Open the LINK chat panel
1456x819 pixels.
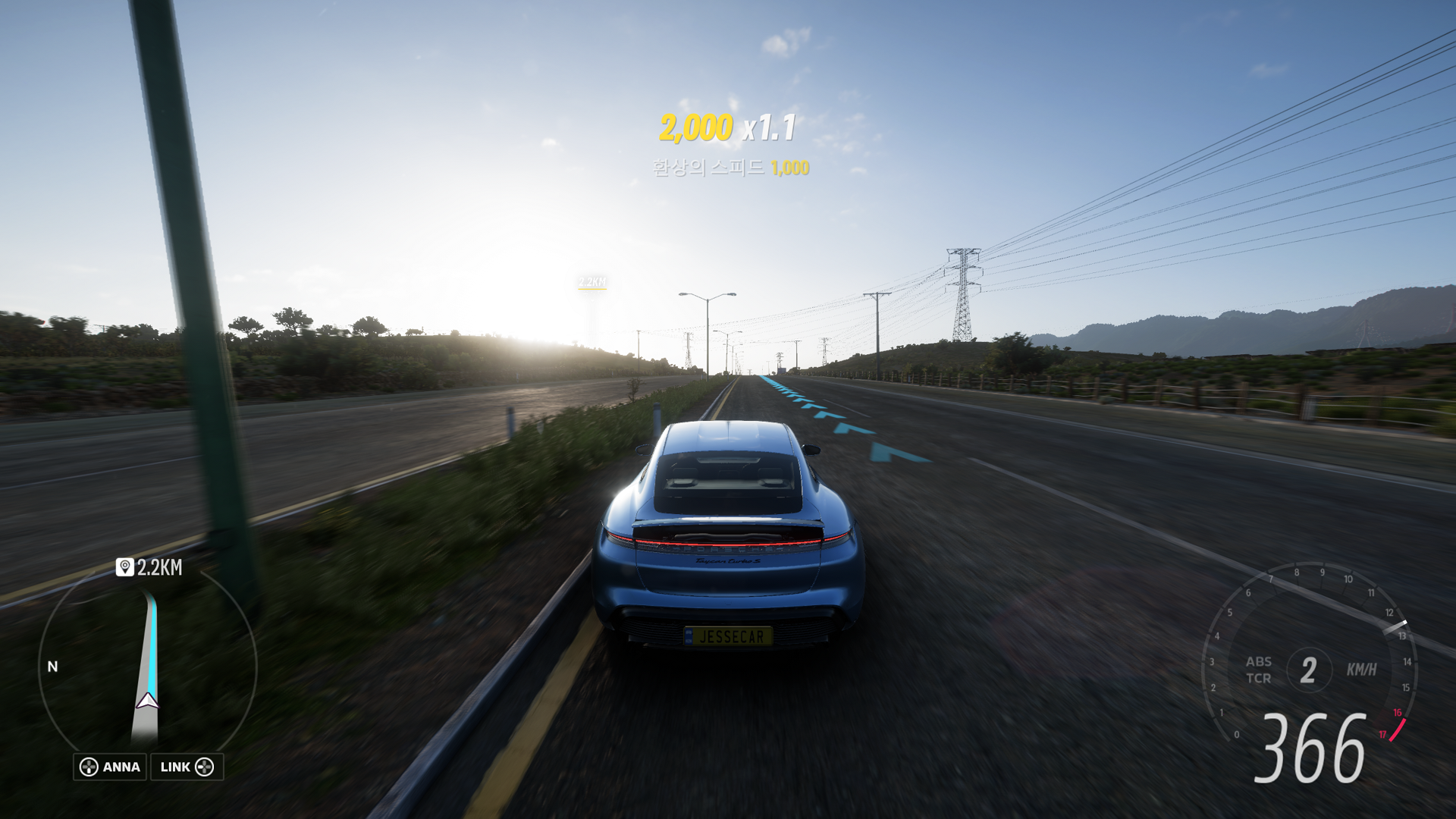(x=187, y=767)
